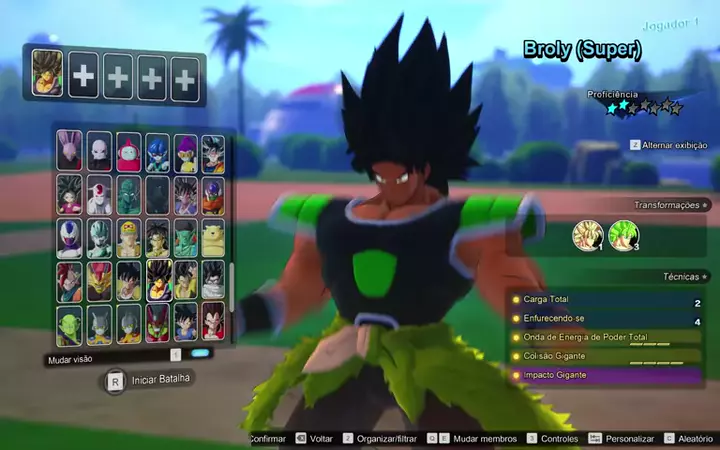720x450 pixels.
Task: Choose the highlighted Broly tile in the roster
Action: point(159,281)
